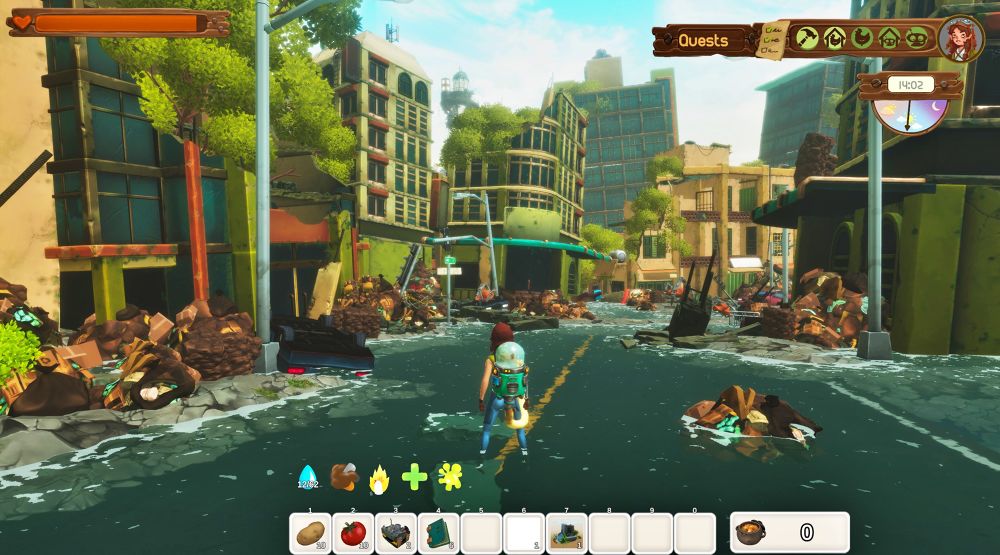Image resolution: width=1000 pixels, height=555 pixels.
Task: Click the mushroom house icon
Action: tap(889, 38)
